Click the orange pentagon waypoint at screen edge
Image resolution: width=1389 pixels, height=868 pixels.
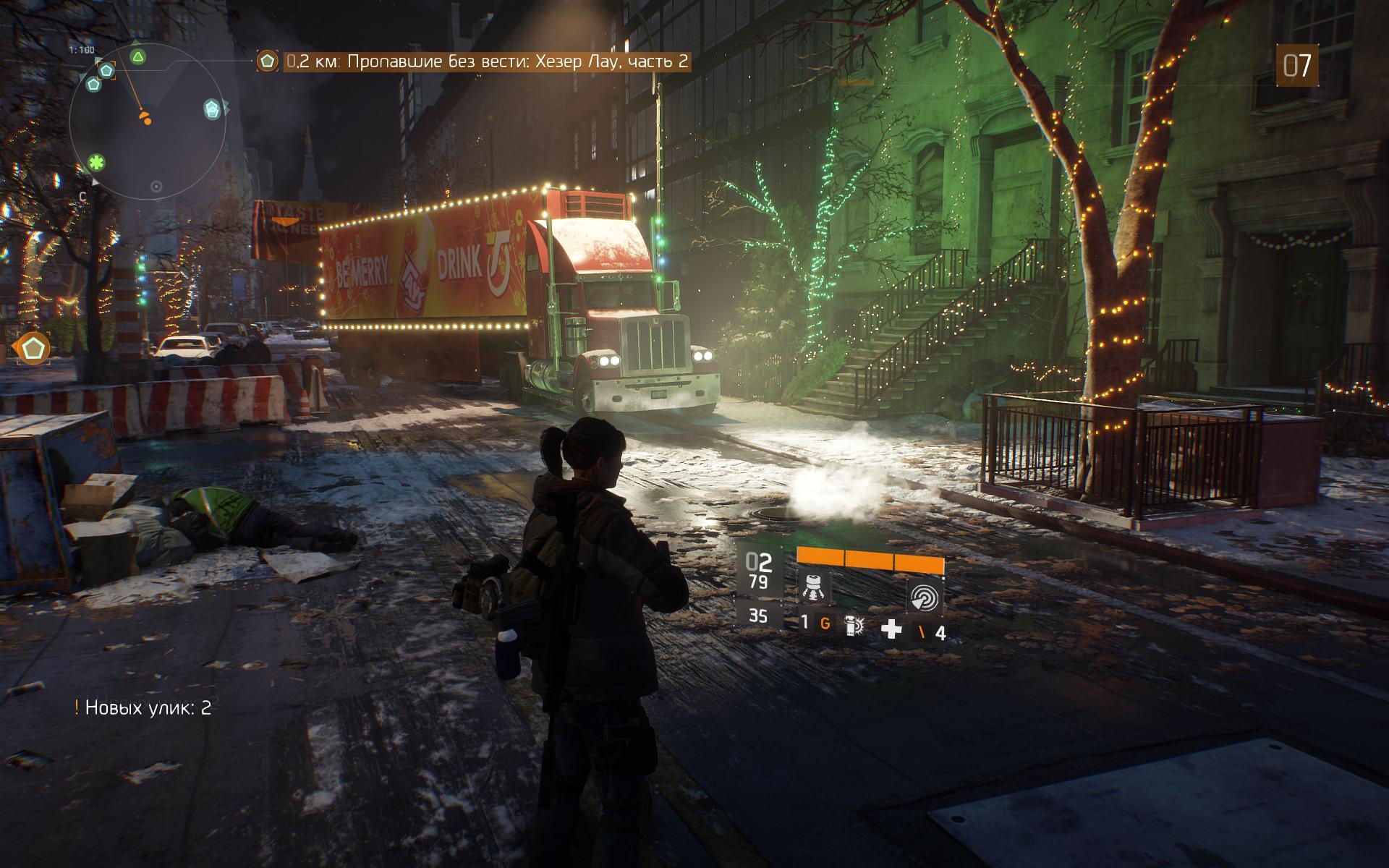tap(32, 349)
